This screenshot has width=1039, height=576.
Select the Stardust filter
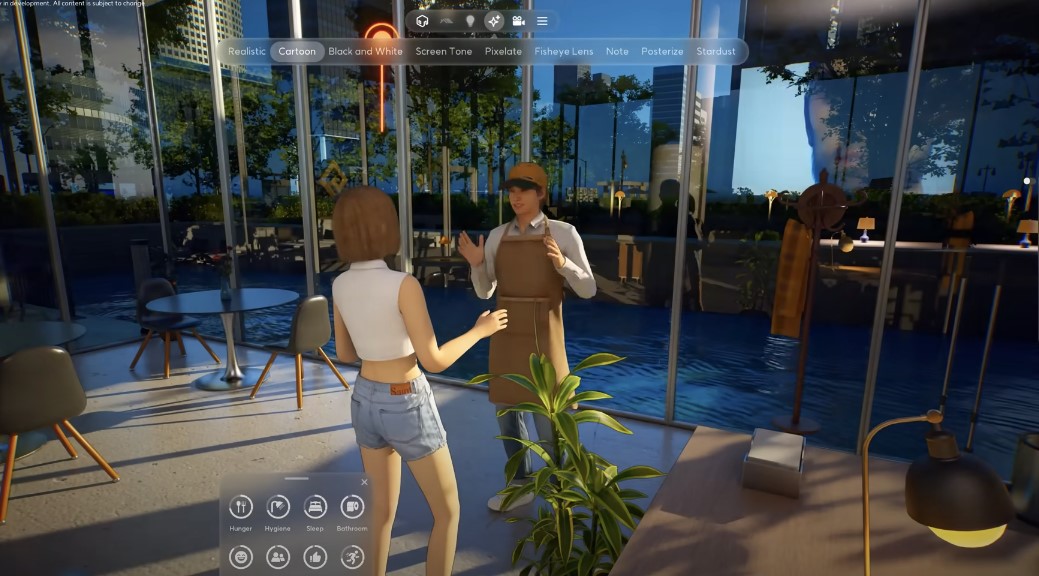(716, 51)
